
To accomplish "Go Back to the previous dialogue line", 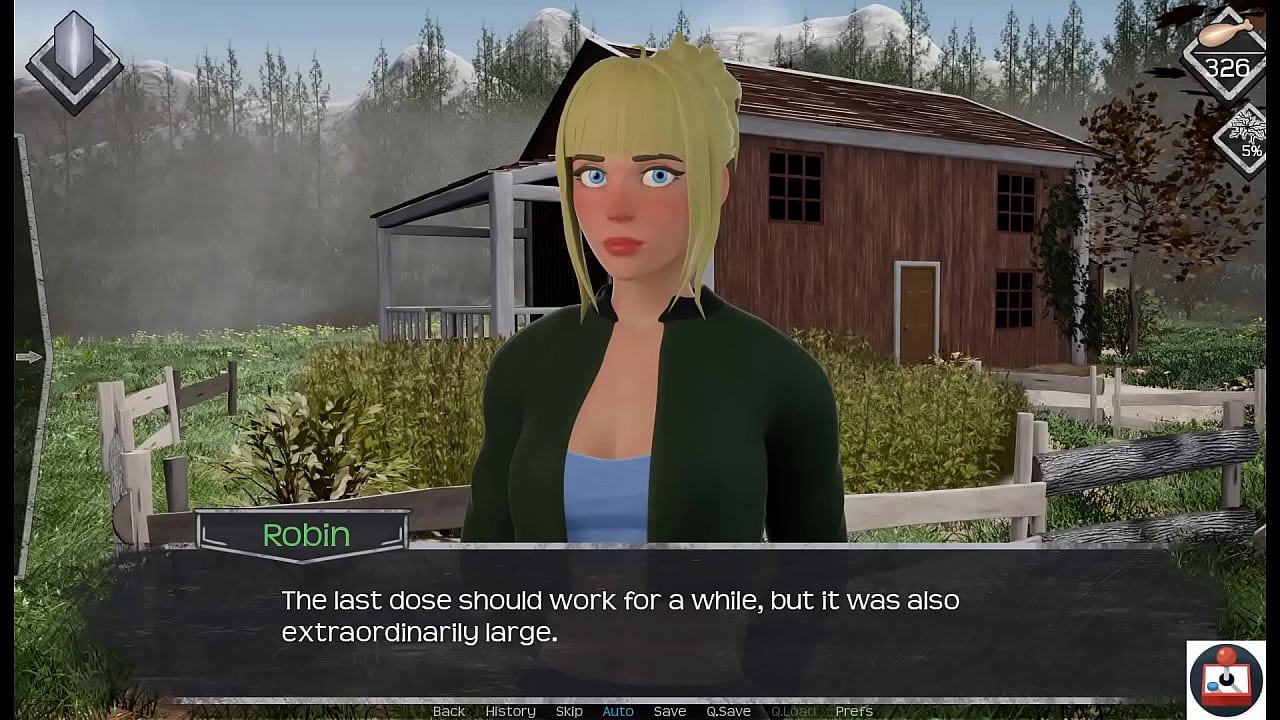I will 449,711.
